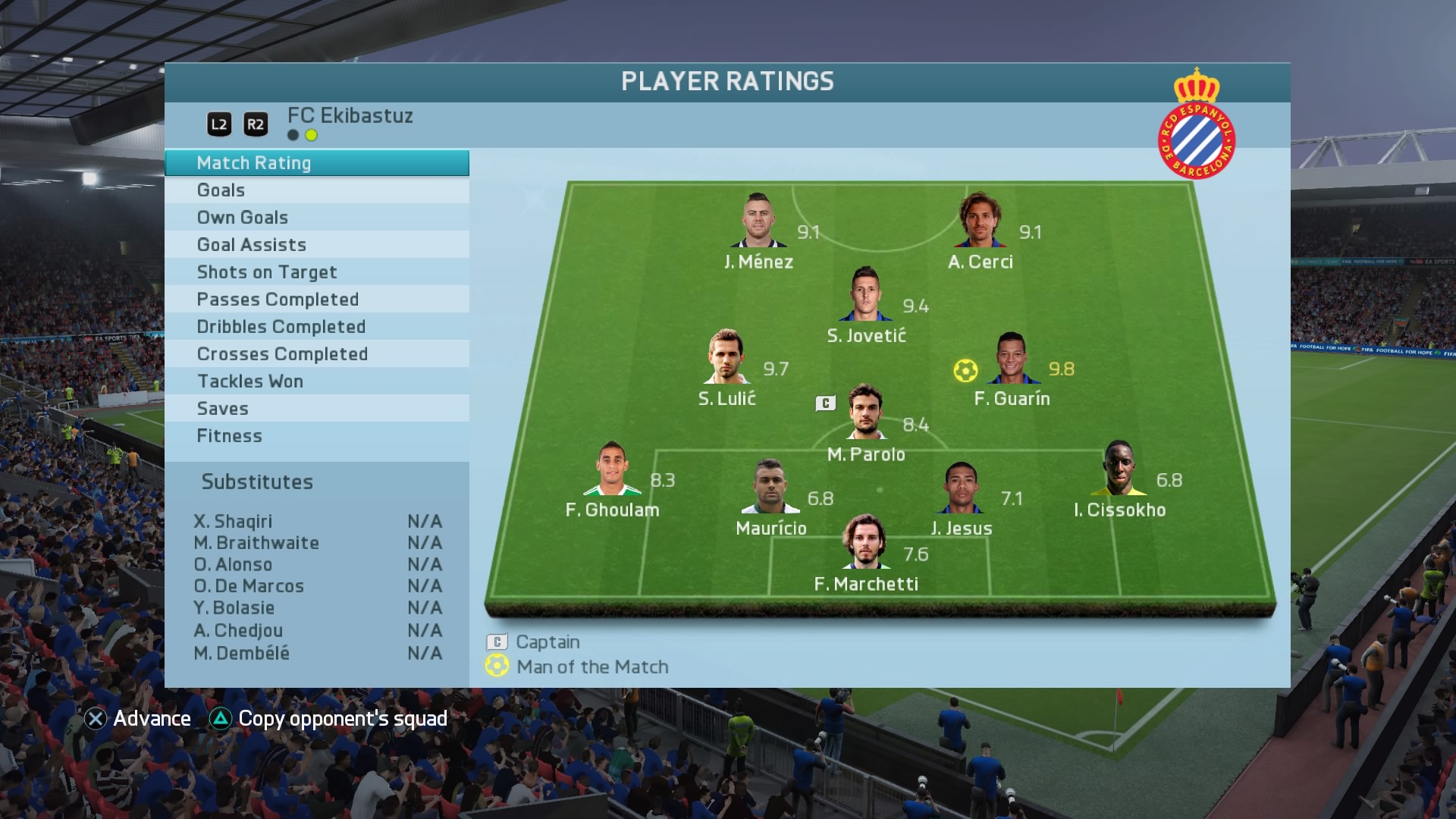Open the Goal Assists stat view
1456x819 pixels.
click(316, 245)
